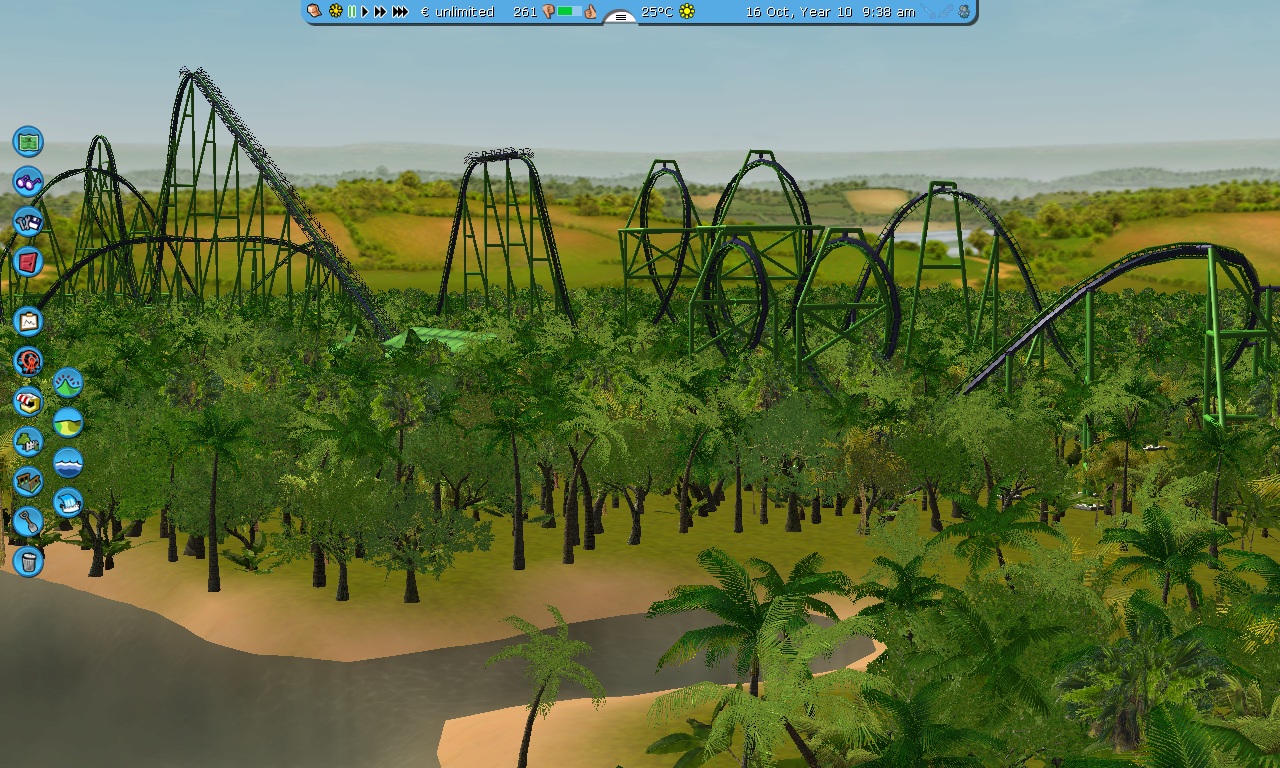Open the park map button
1280x768 pixels.
click(x=28, y=141)
